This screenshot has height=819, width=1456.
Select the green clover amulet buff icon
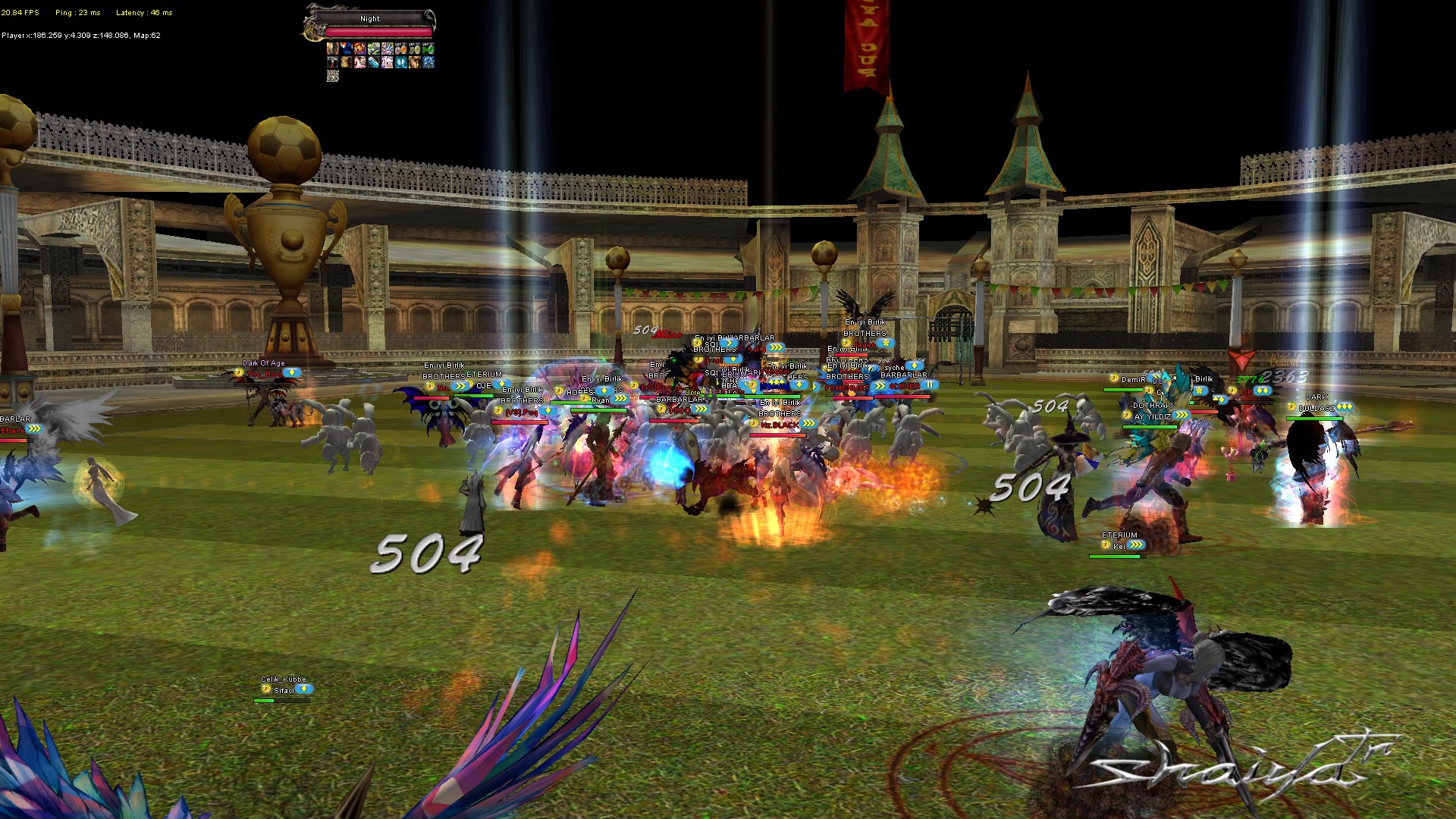point(428,49)
